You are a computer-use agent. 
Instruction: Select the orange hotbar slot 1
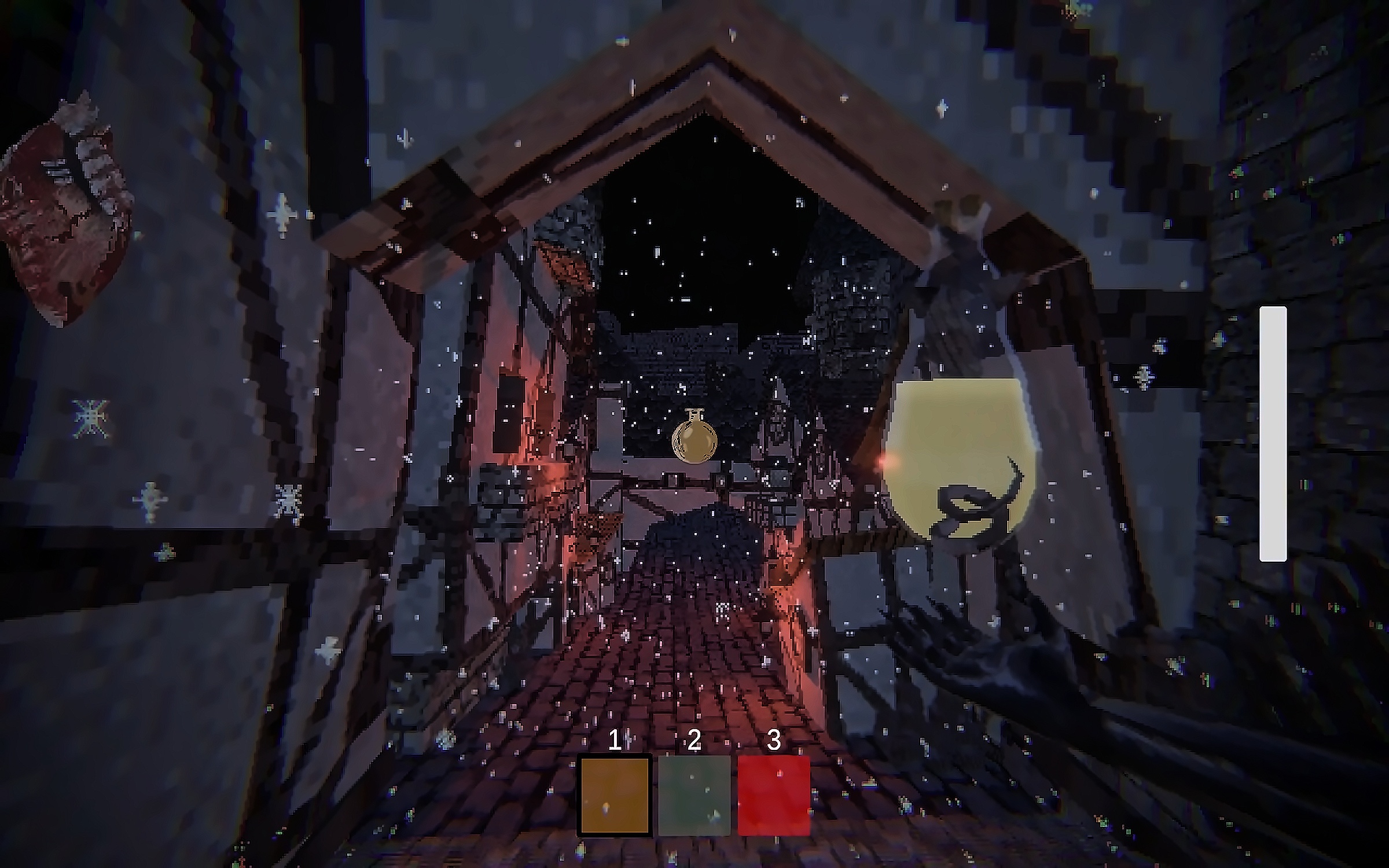(x=615, y=795)
